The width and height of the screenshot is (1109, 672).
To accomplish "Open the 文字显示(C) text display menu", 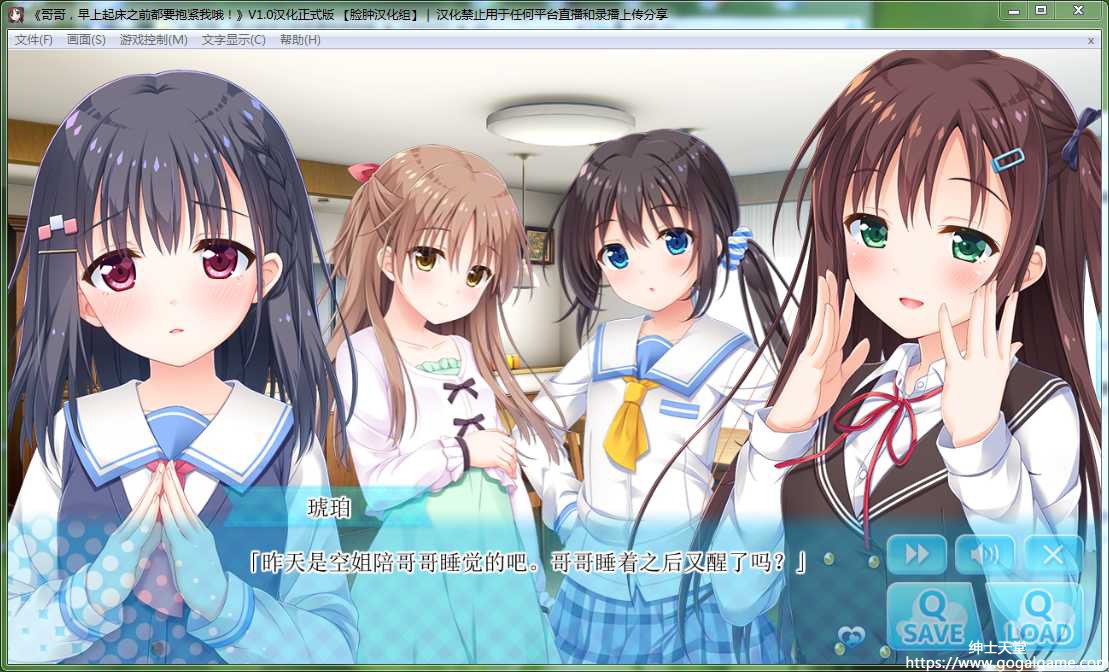I will pyautogui.click(x=233, y=40).
